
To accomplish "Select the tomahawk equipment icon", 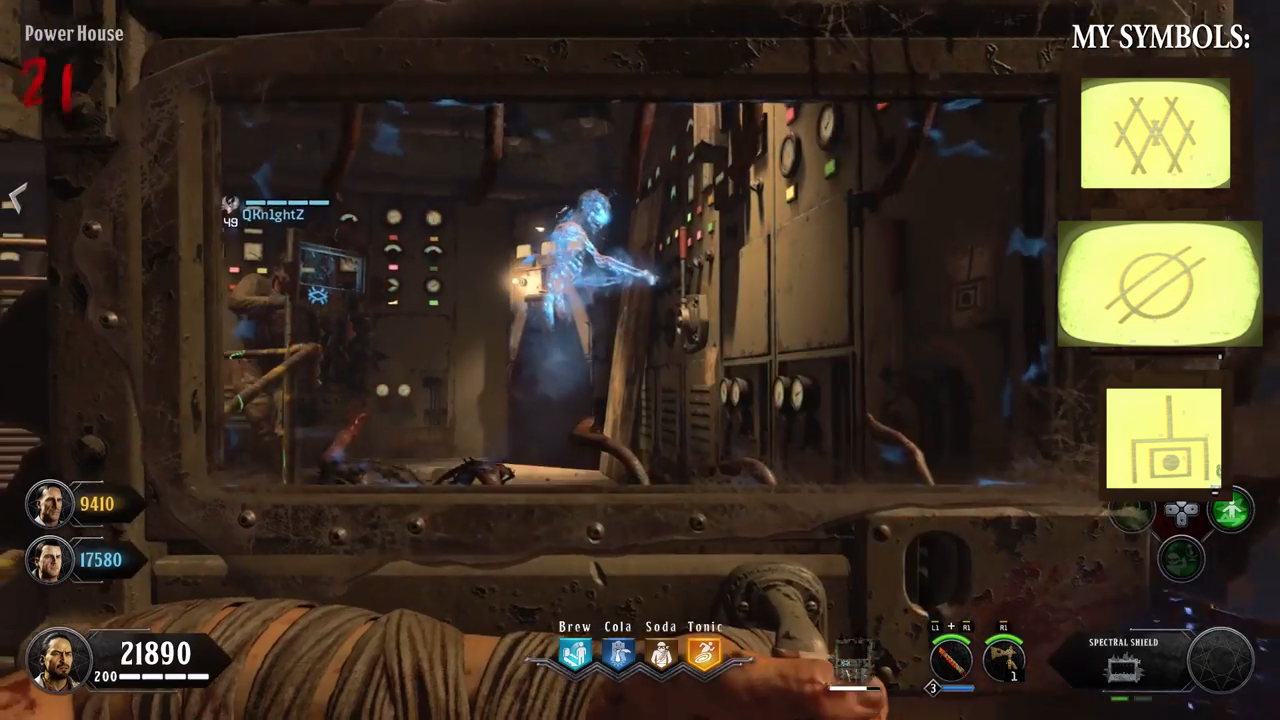I will click(1002, 659).
